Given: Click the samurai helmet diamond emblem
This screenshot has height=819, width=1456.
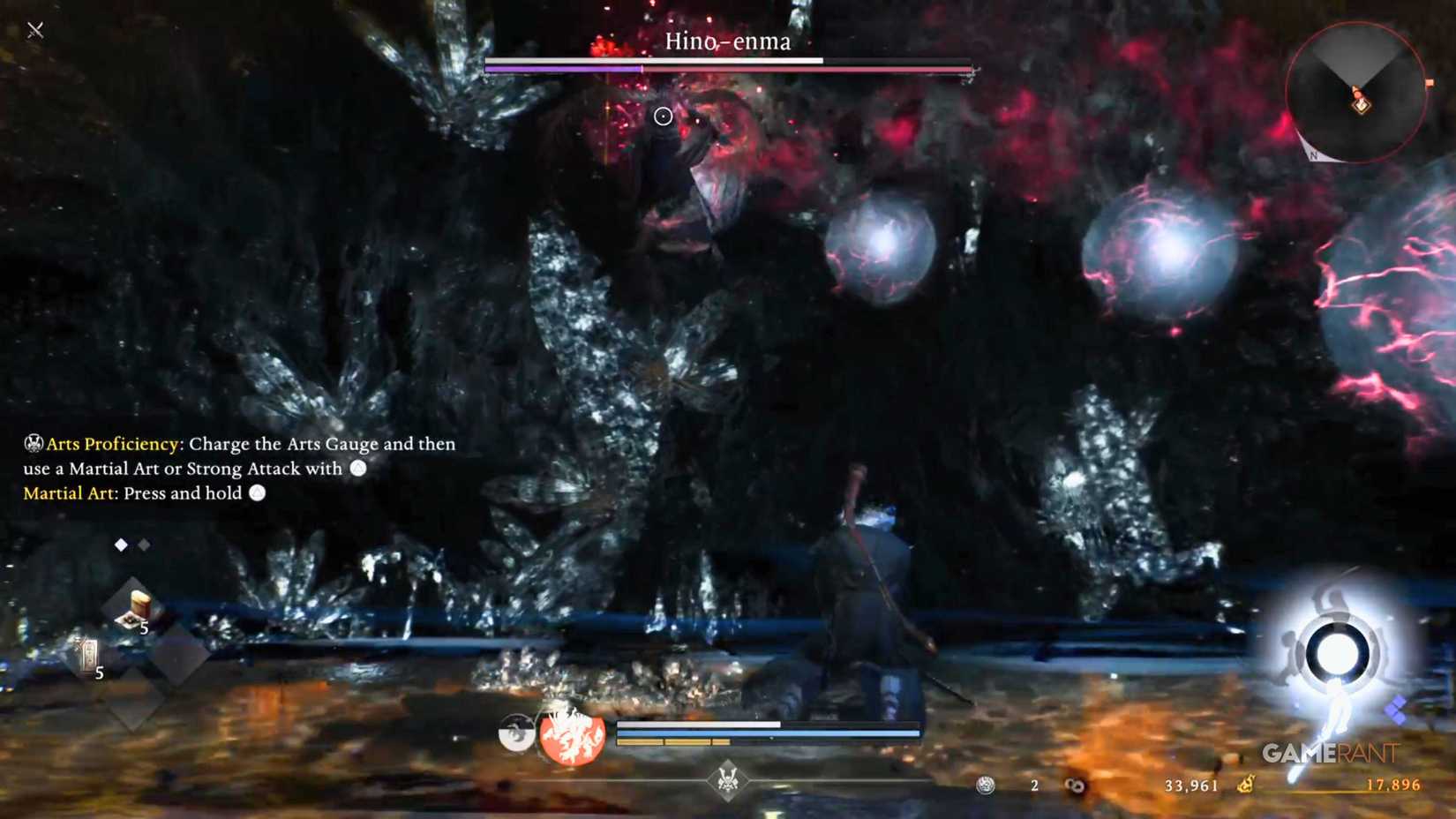Looking at the screenshot, I should pyautogui.click(x=729, y=779).
